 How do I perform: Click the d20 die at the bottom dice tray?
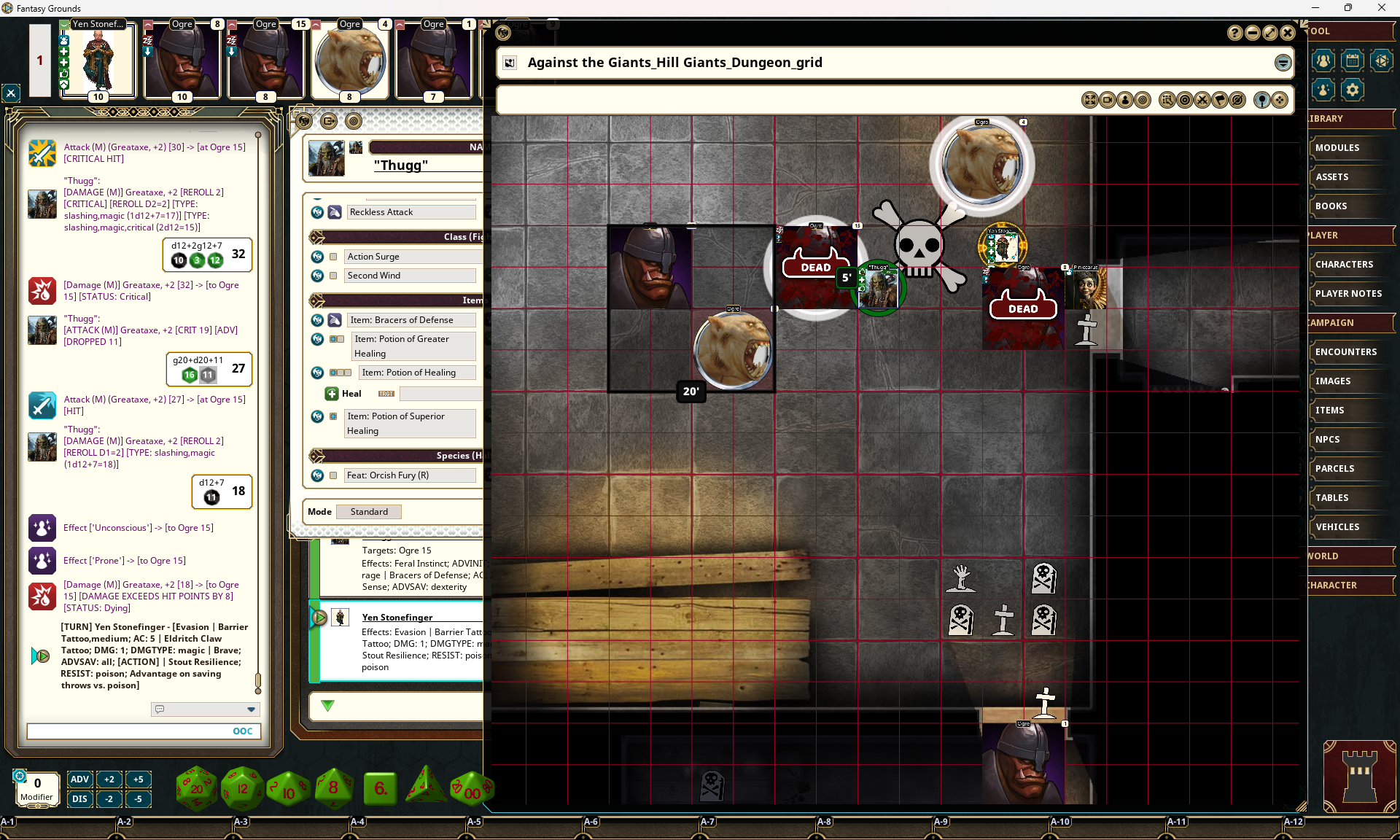196,787
